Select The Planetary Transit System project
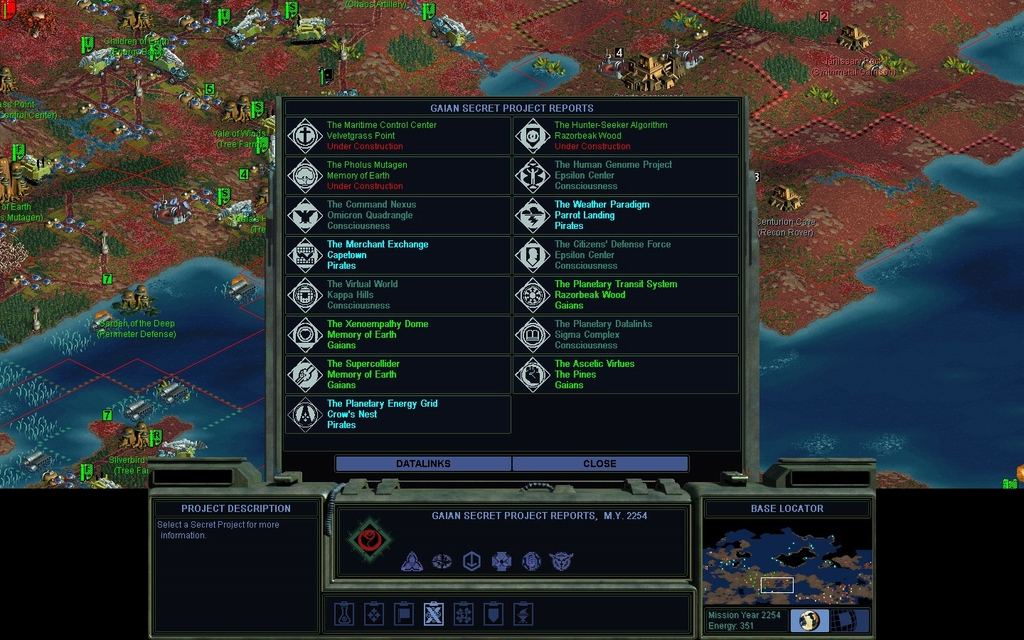 (x=626, y=295)
